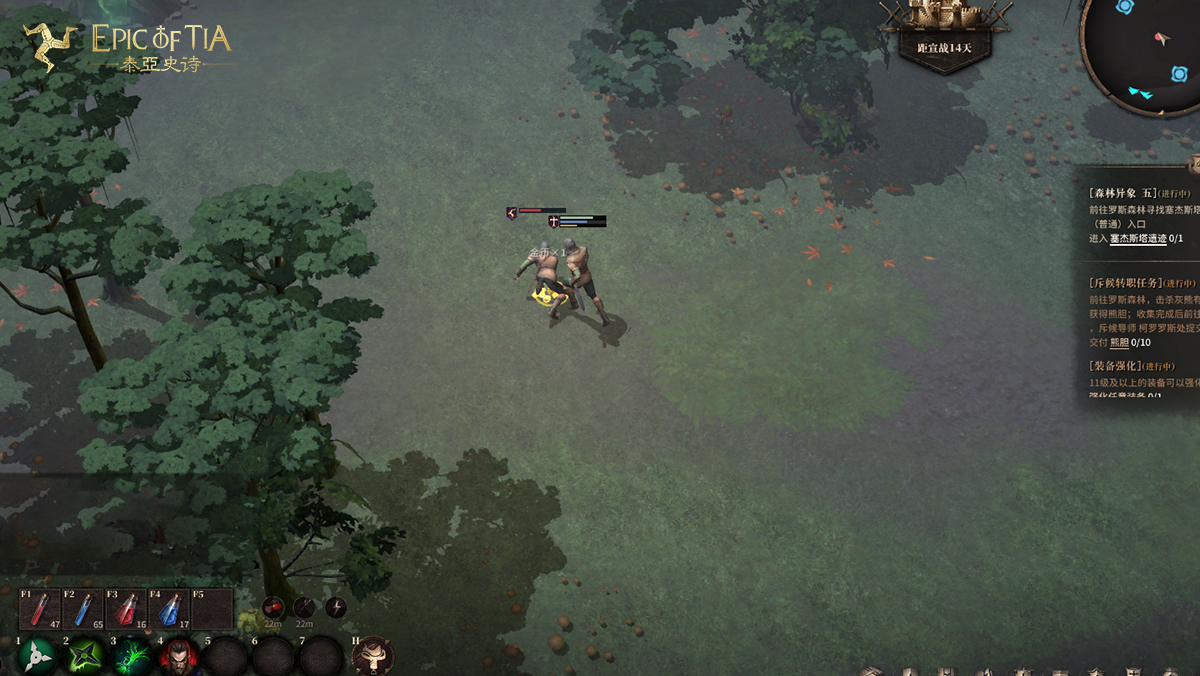
Task: Activate the white shuriken skill in slot 1
Action: (x=38, y=657)
